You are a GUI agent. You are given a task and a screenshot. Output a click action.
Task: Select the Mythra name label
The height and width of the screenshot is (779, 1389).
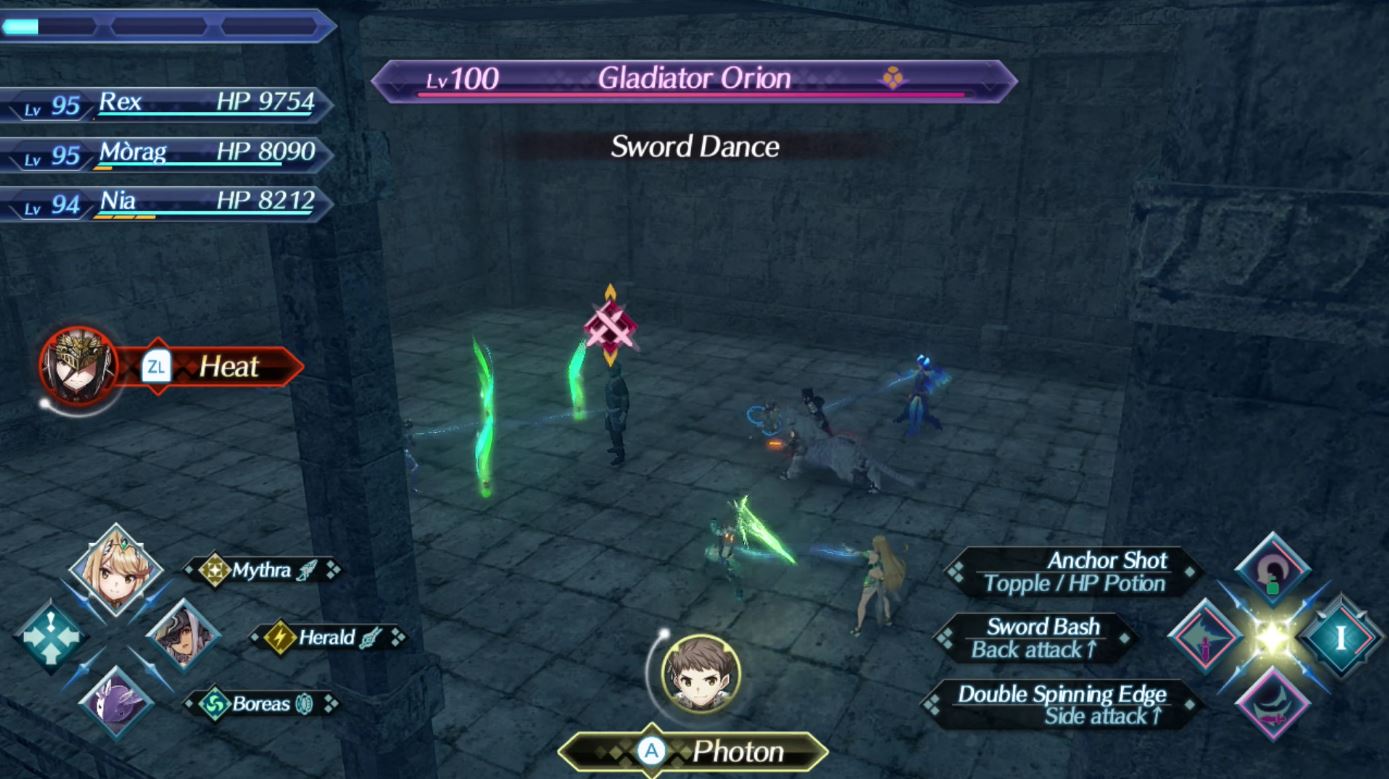tap(262, 570)
